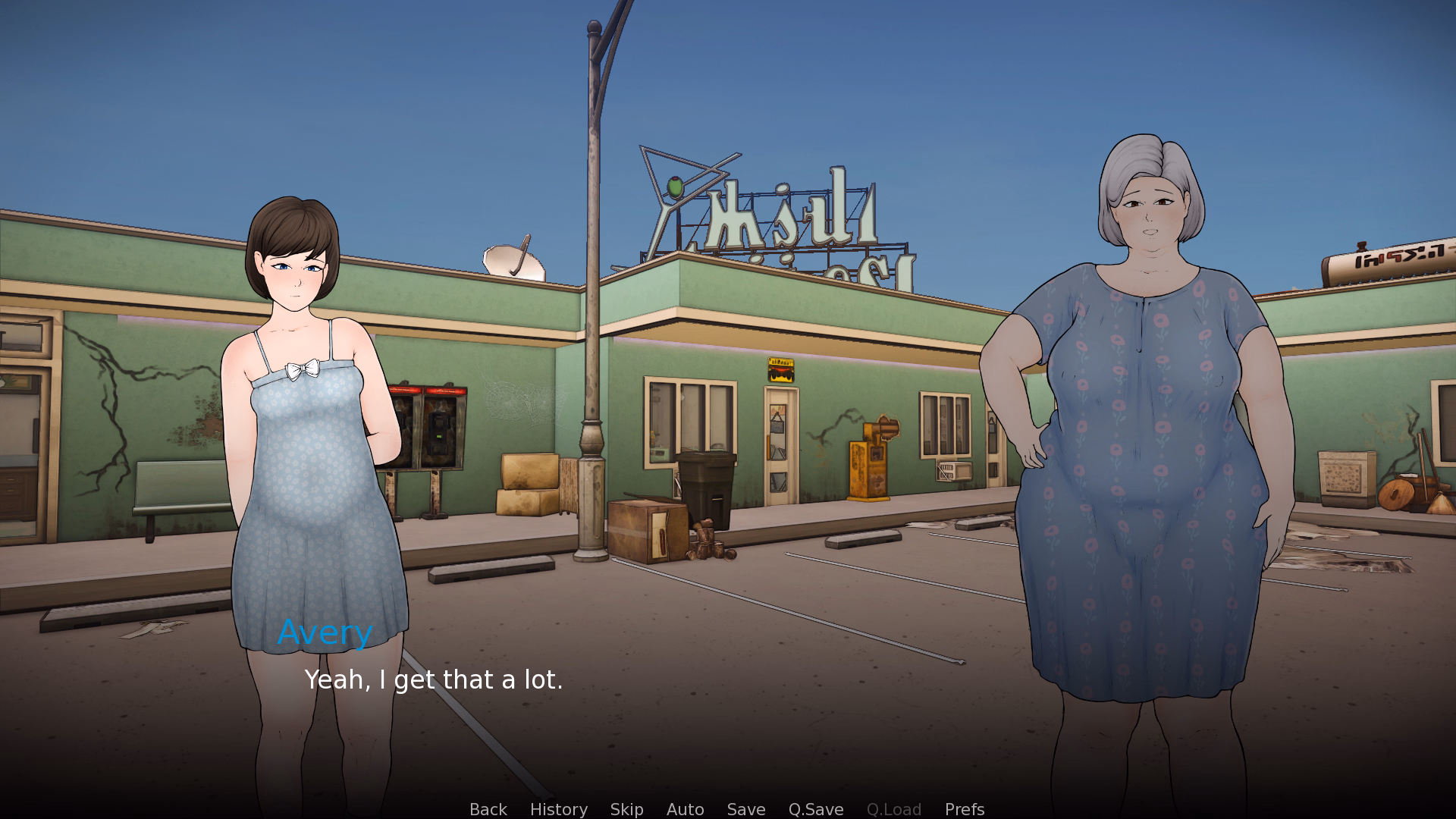Open the Save game screen
The image size is (1456, 819).
click(x=745, y=809)
